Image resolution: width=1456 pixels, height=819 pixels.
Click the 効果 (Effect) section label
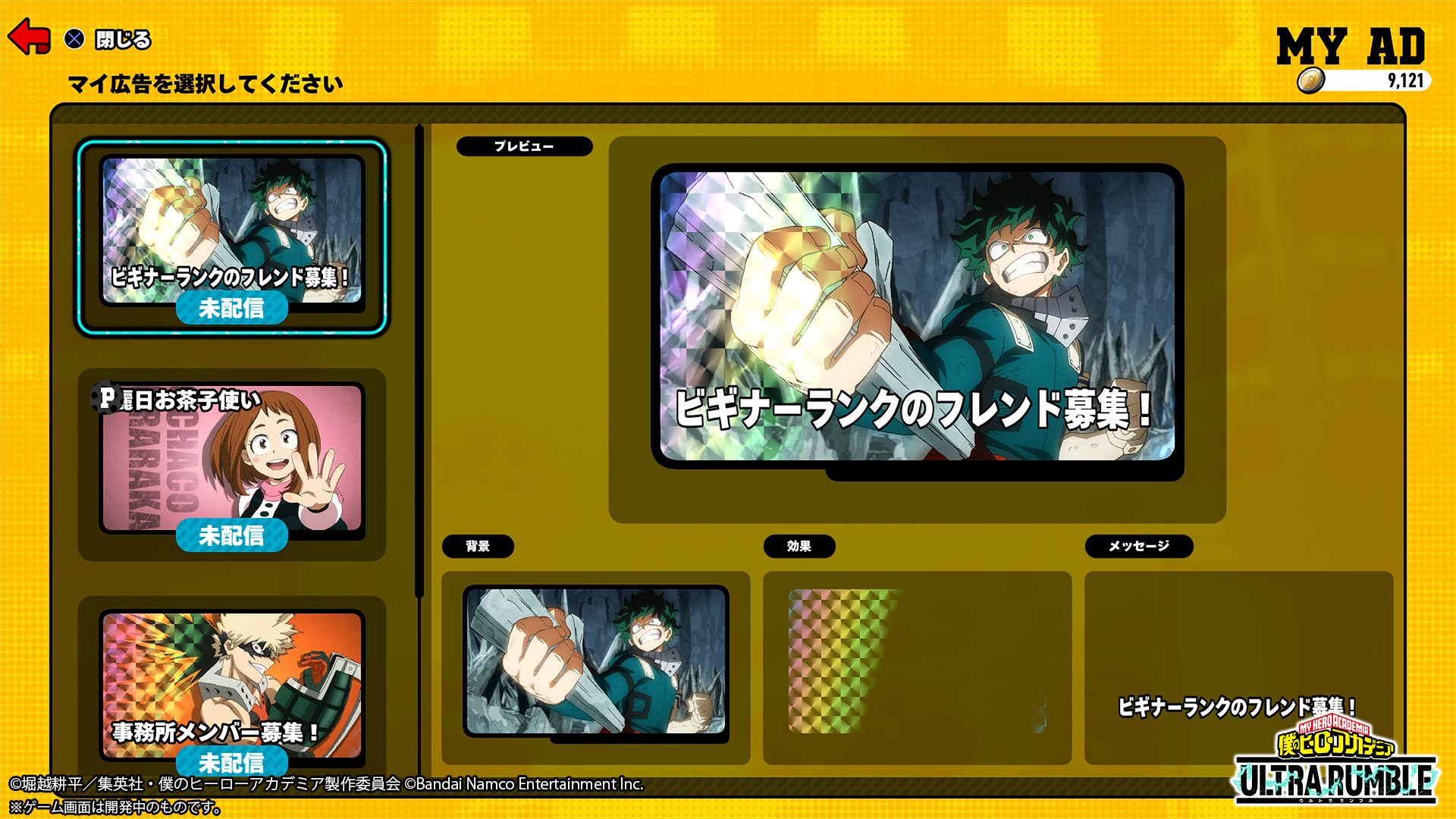[800, 546]
